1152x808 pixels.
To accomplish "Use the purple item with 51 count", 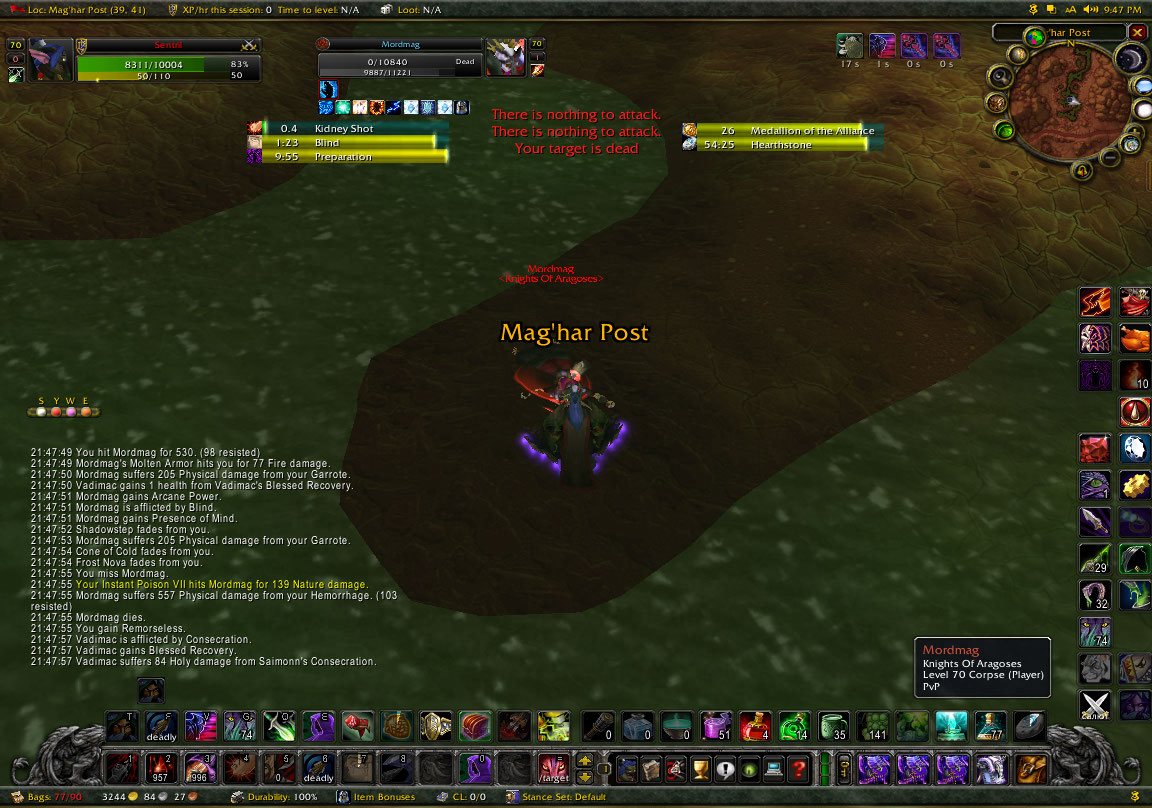I will coord(715,725).
